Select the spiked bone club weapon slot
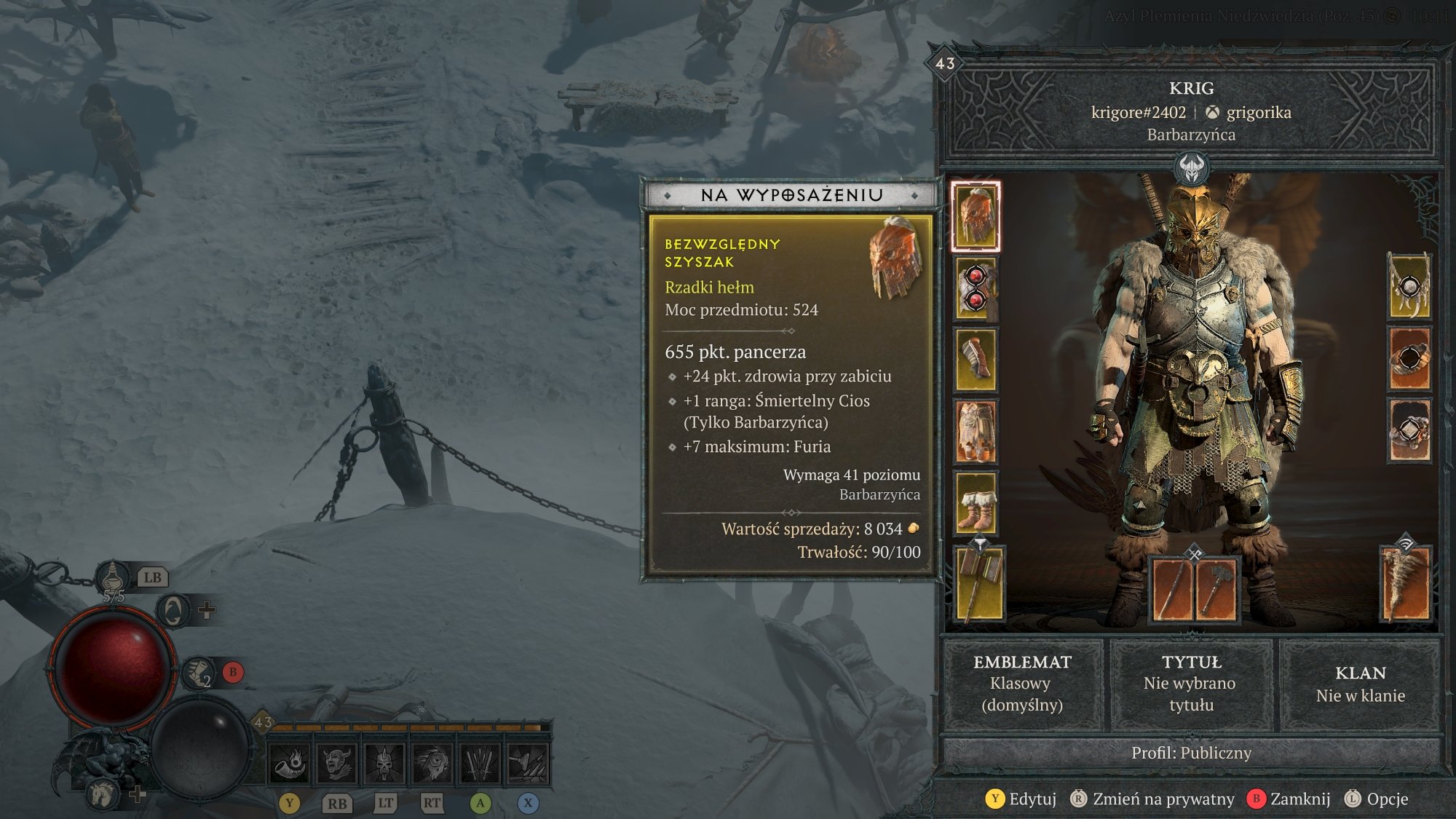 coord(1406,583)
